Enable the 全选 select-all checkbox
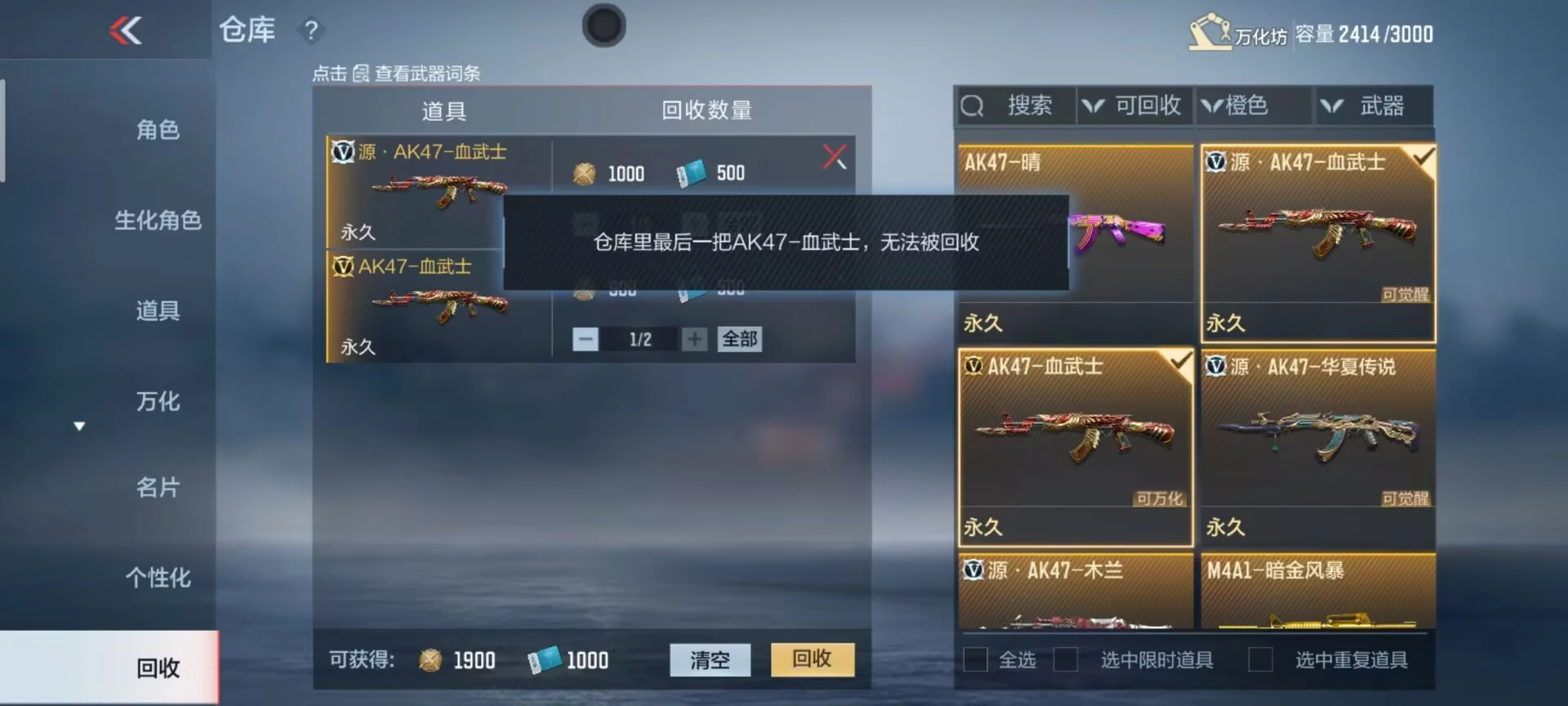 tap(973, 658)
